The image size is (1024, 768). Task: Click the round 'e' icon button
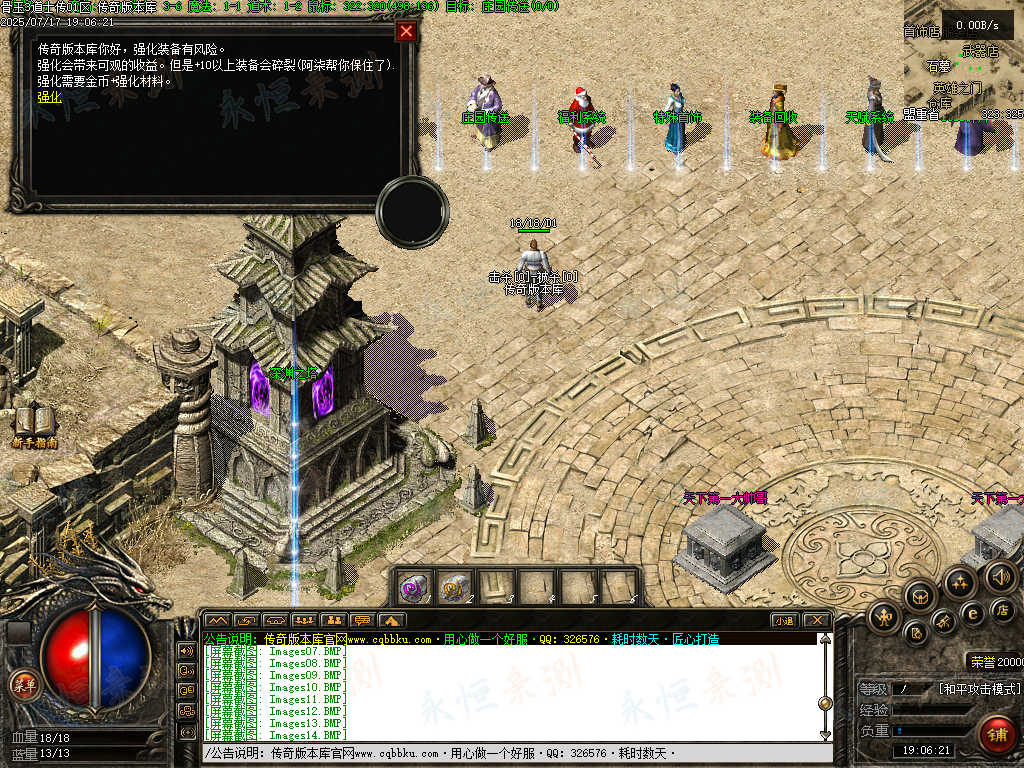click(x=971, y=613)
